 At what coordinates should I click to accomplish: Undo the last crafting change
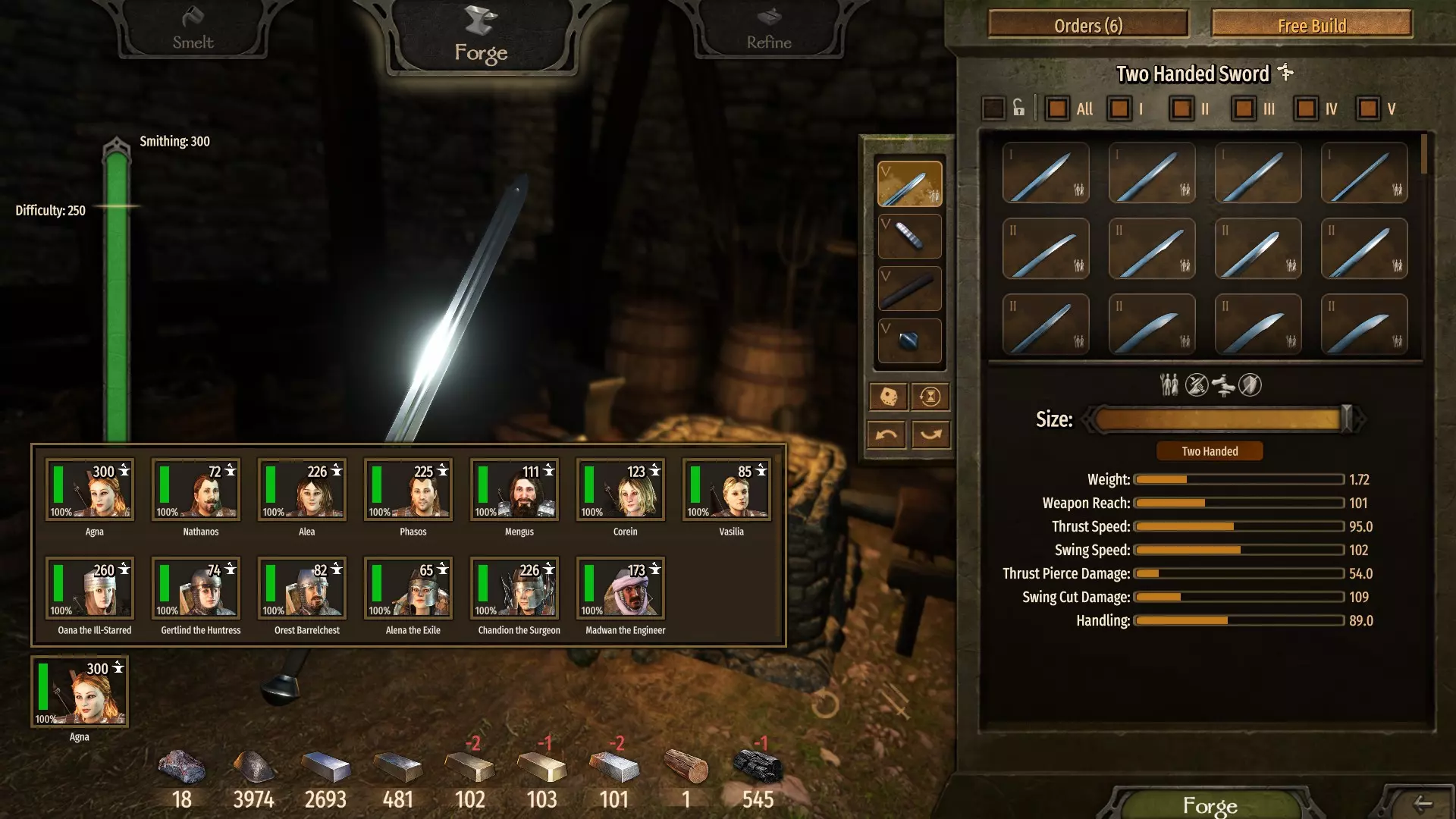(886, 435)
